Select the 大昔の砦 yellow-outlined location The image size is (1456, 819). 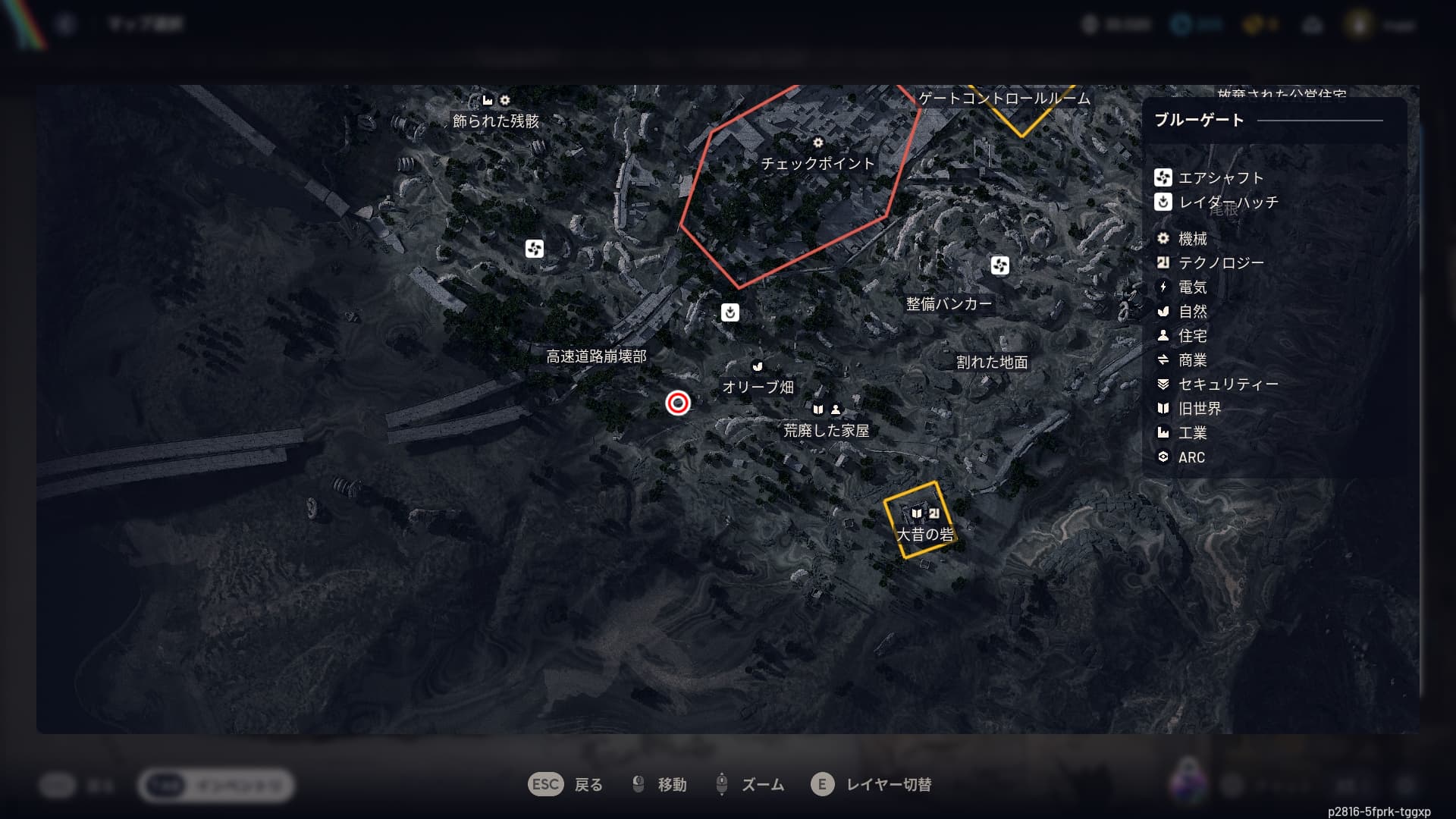924,534
